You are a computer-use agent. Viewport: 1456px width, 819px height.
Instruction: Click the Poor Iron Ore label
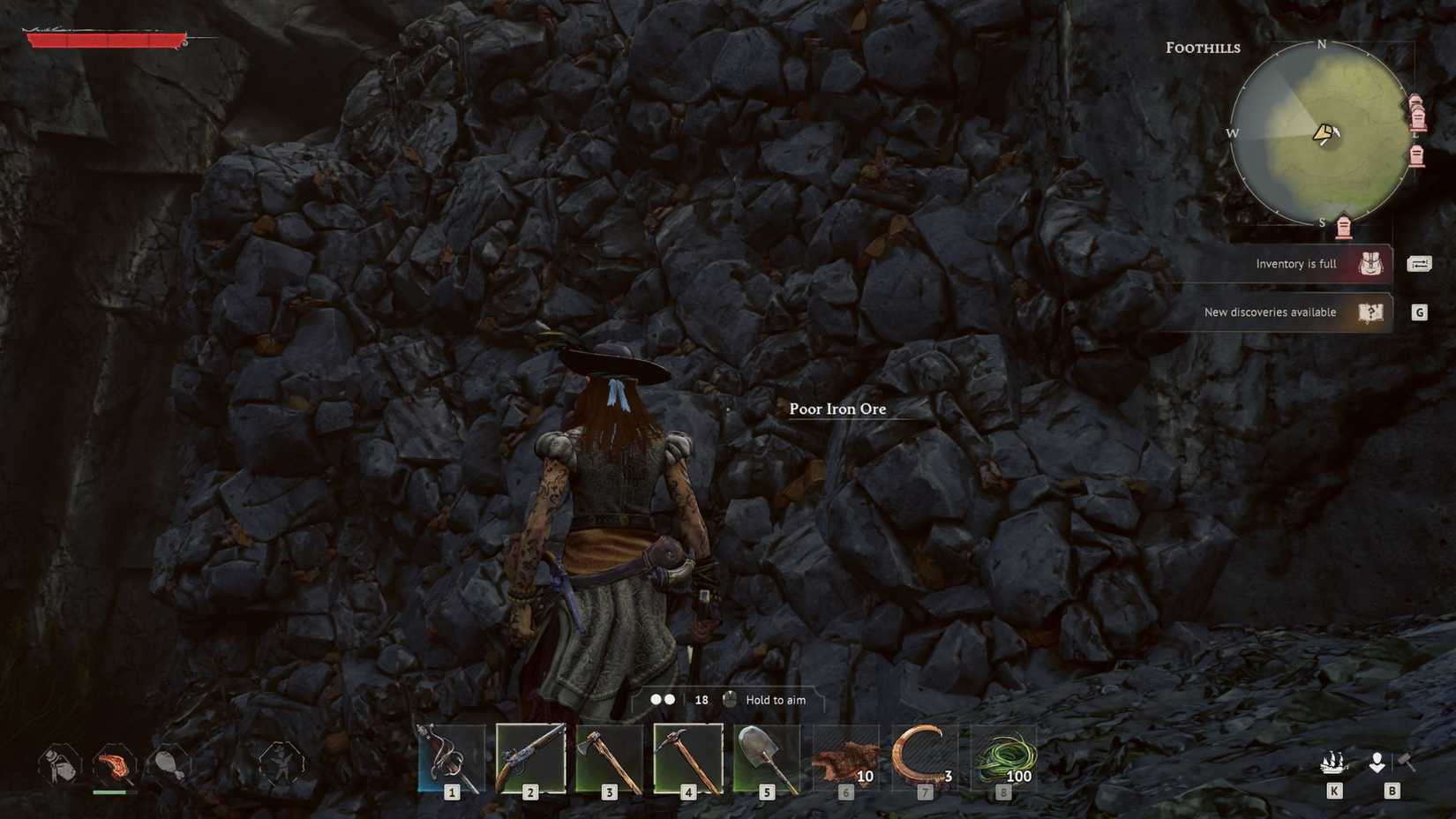coord(837,409)
